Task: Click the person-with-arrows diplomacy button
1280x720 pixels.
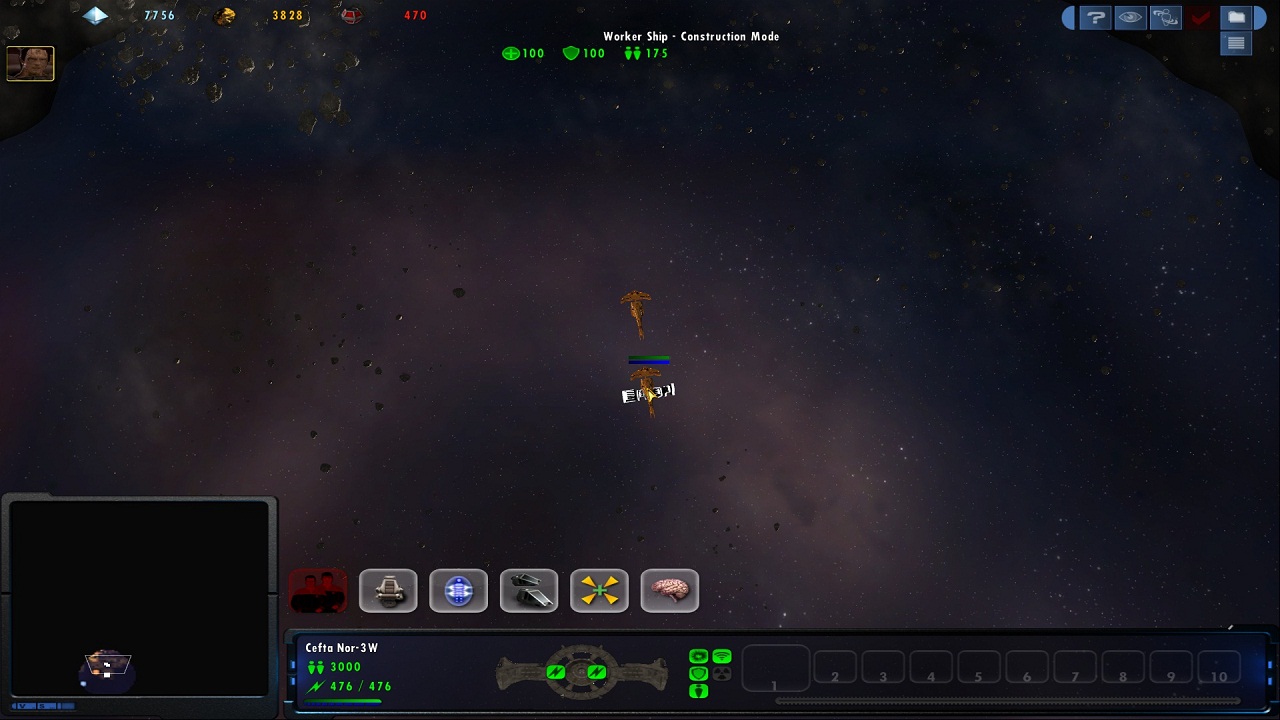Action: (1165, 17)
